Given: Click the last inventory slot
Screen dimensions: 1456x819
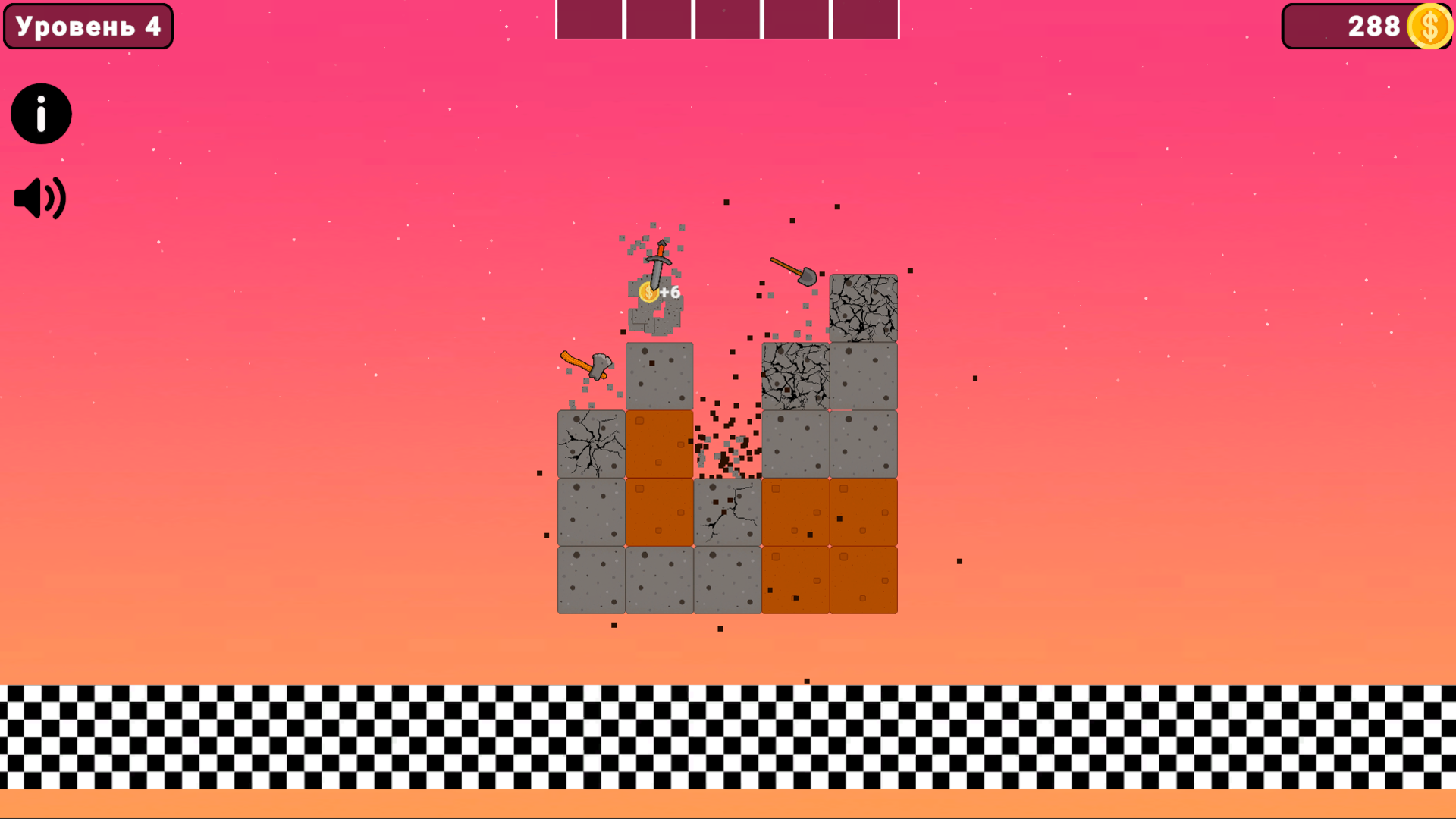Looking at the screenshot, I should point(866,20).
